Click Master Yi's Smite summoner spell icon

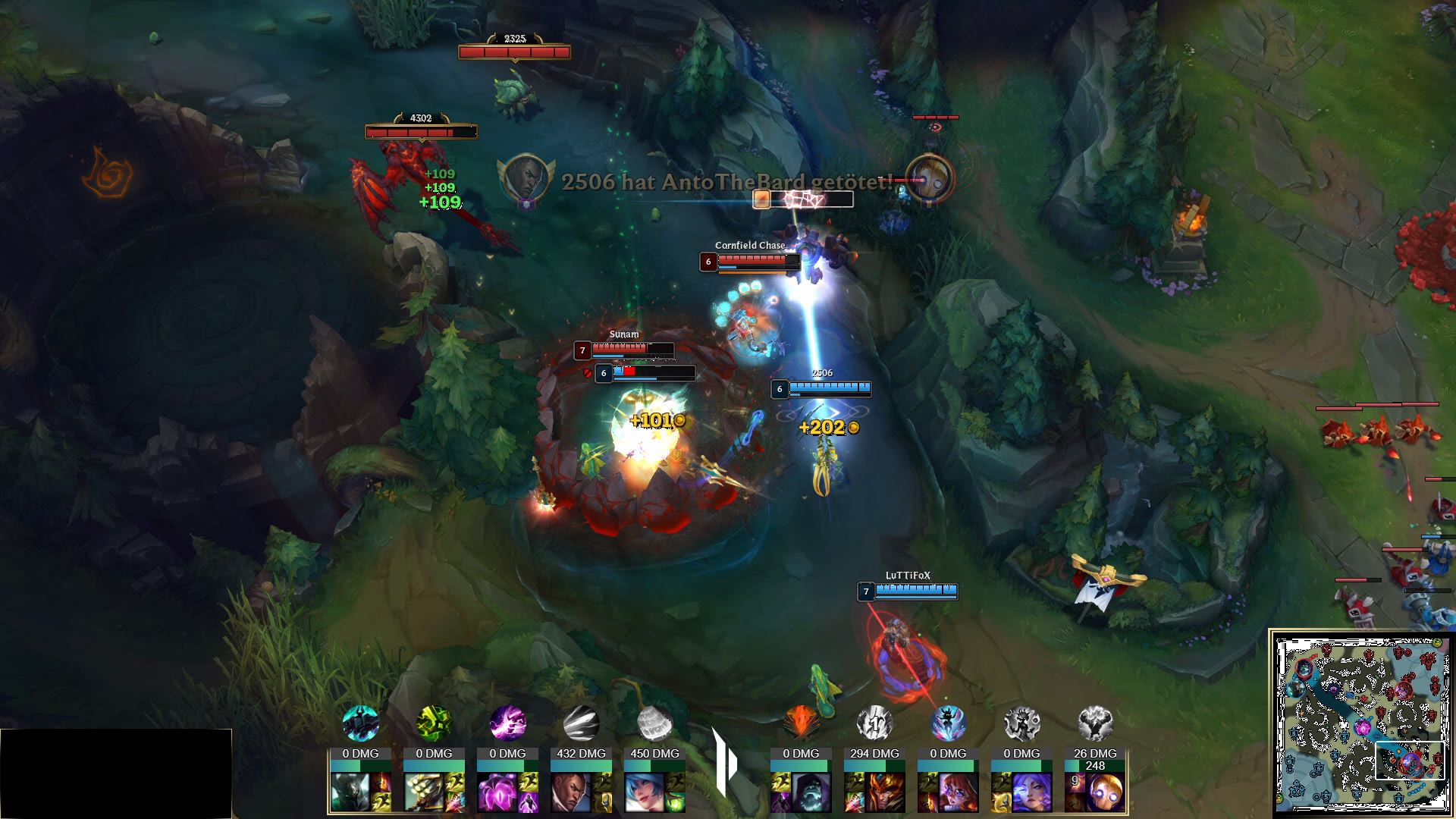coord(455,802)
